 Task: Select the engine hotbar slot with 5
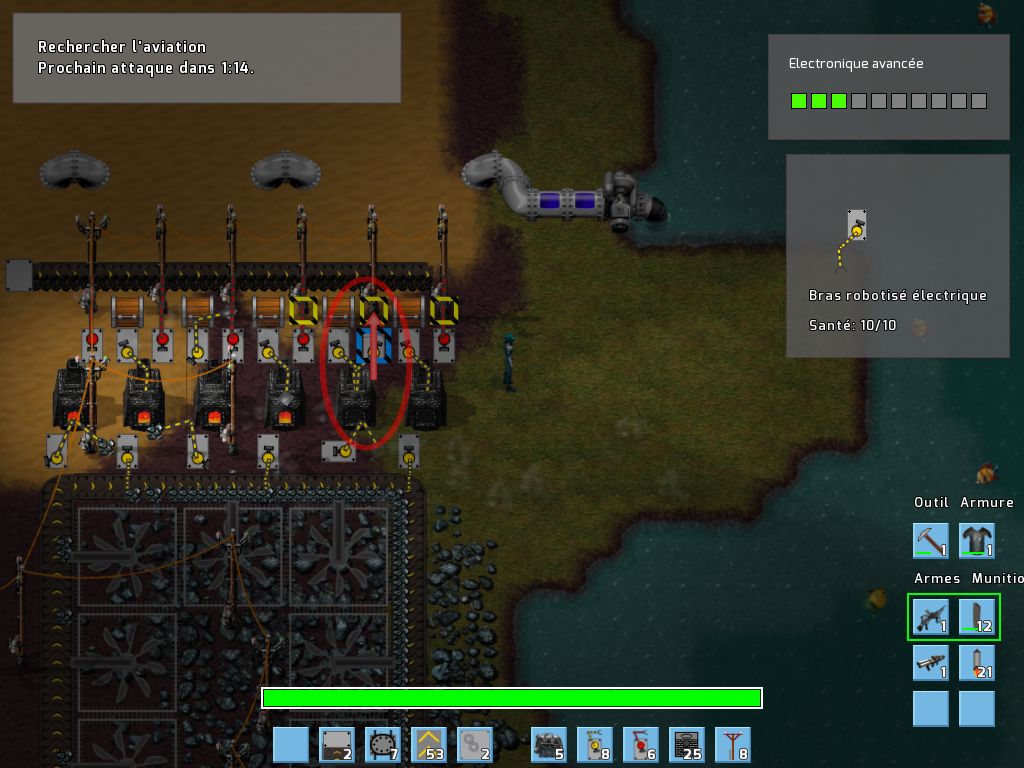pos(549,745)
